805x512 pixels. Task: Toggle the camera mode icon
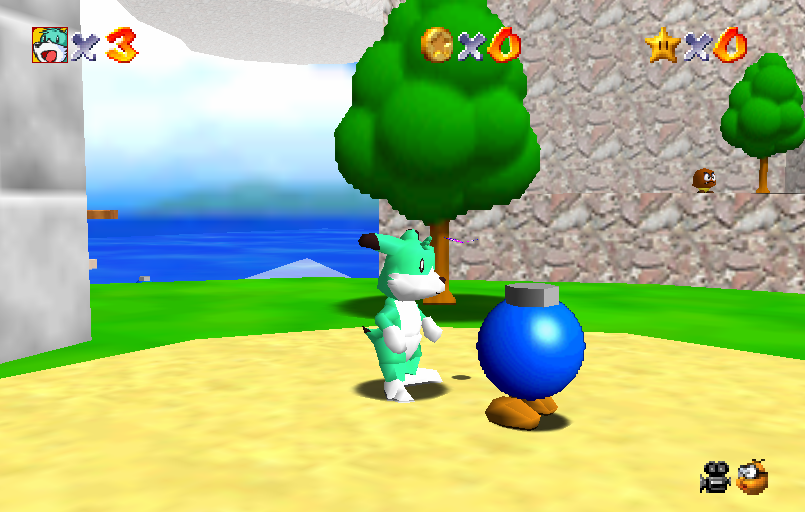pyautogui.click(x=715, y=477)
